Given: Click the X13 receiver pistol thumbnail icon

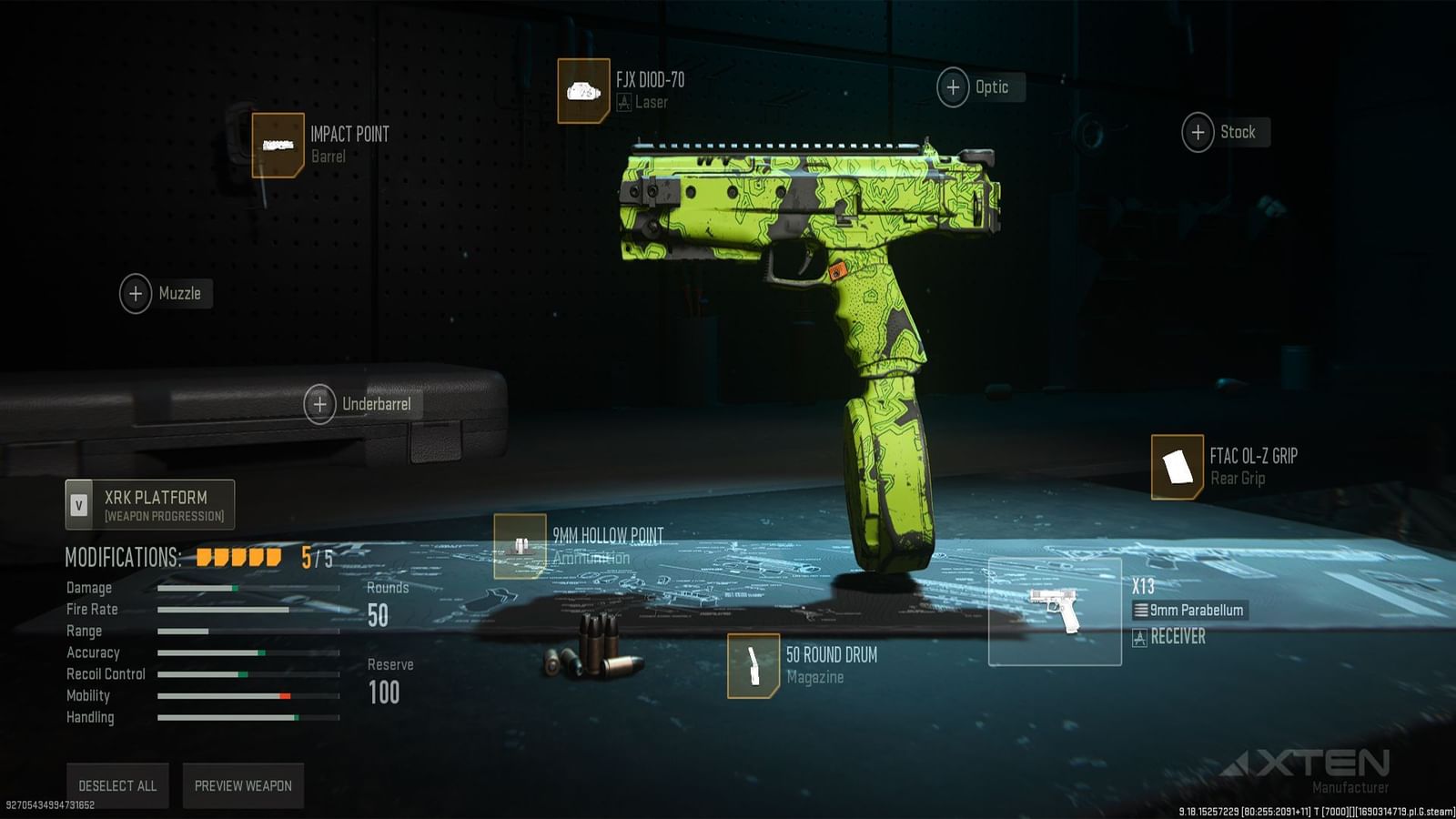Looking at the screenshot, I should tap(1056, 612).
